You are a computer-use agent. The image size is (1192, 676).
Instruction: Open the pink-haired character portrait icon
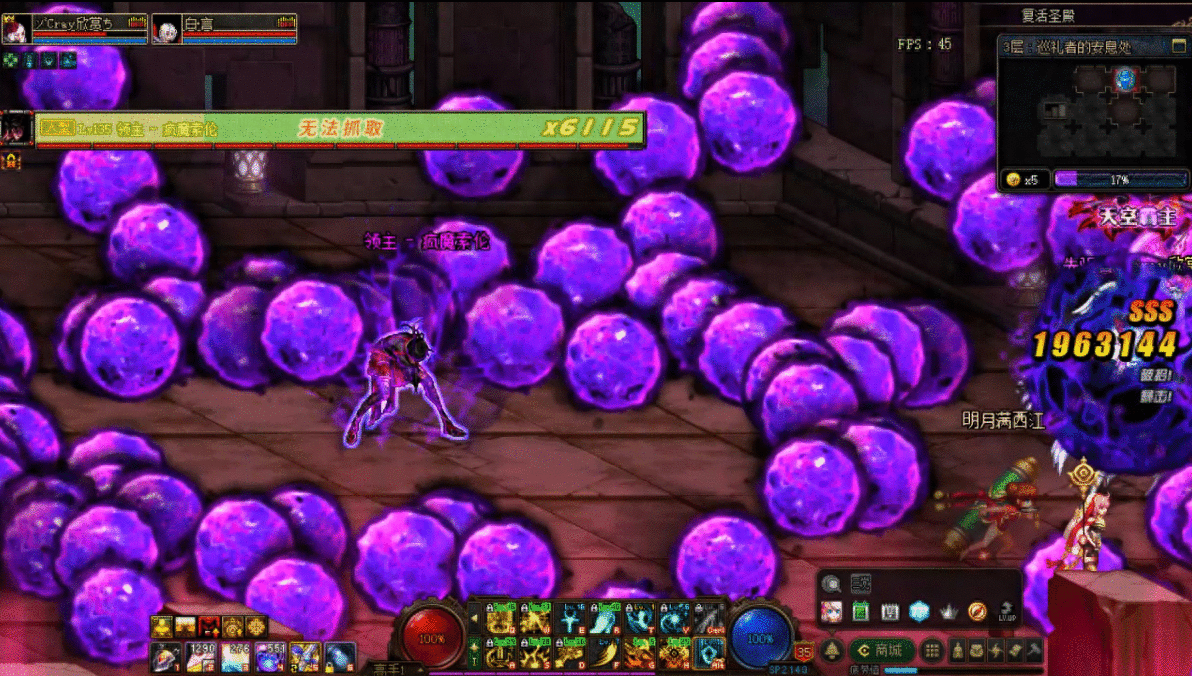pos(831,611)
